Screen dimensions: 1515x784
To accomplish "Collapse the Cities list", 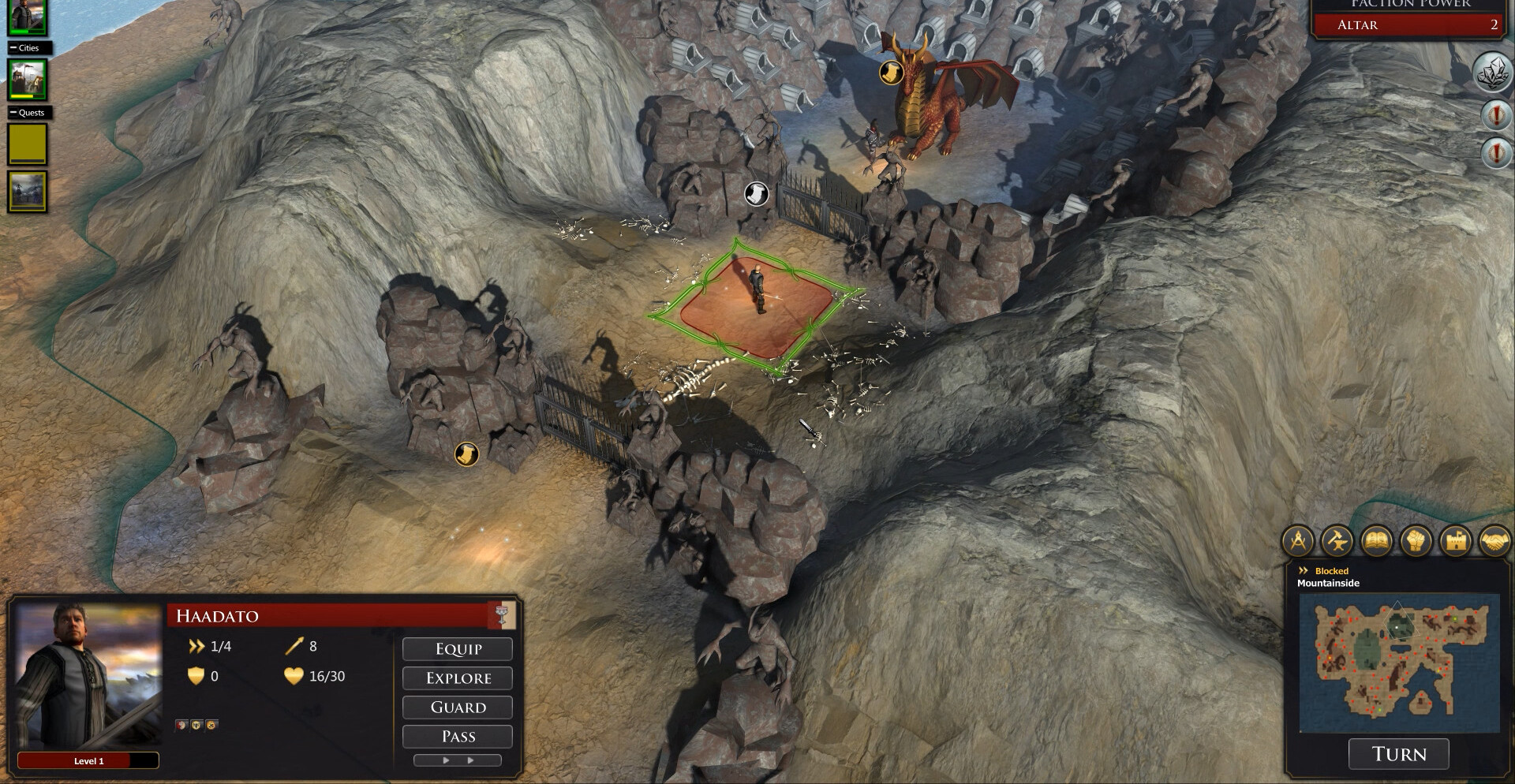I will point(13,48).
